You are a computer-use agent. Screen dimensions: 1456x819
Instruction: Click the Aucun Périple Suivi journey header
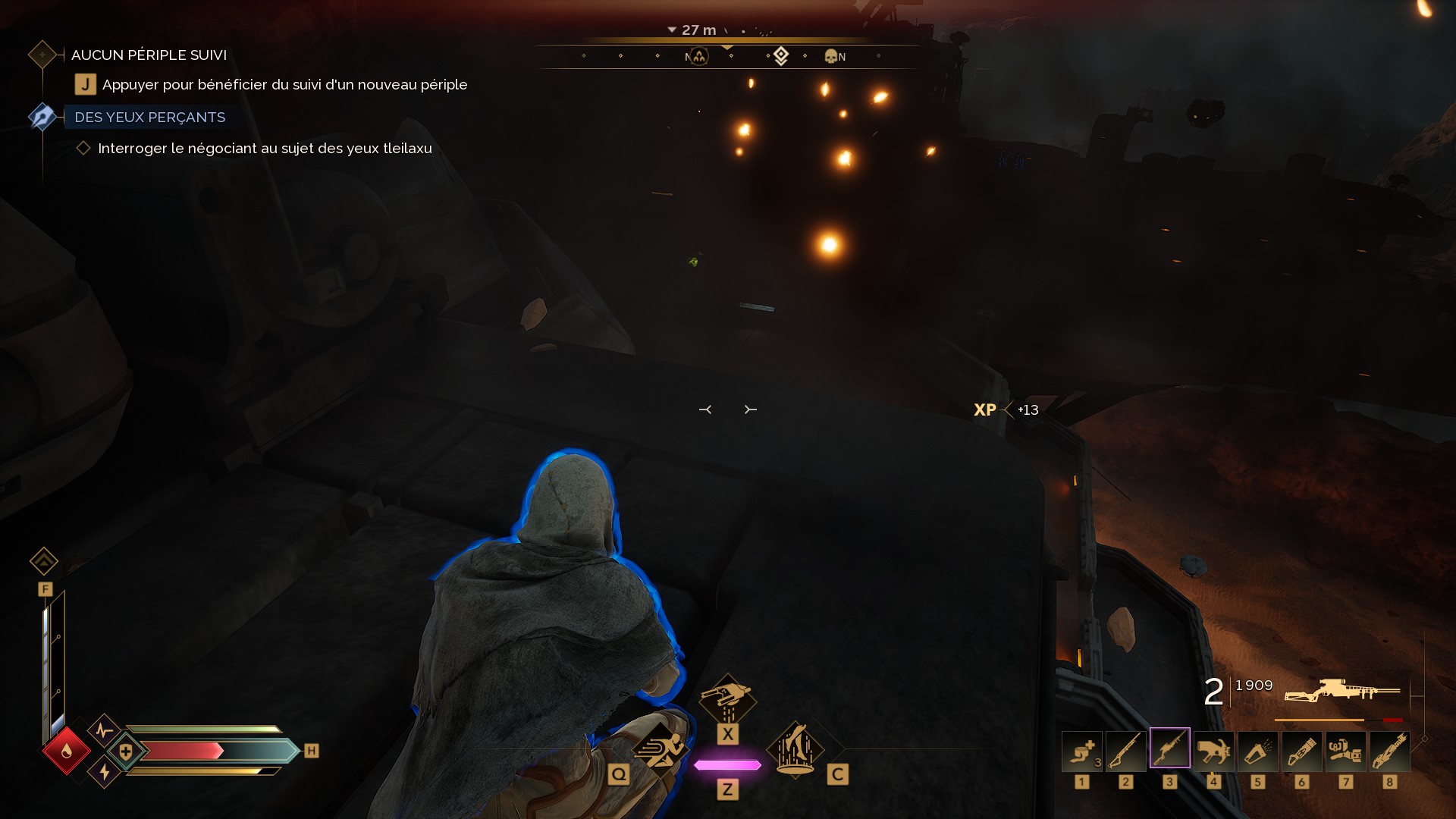[x=149, y=55]
